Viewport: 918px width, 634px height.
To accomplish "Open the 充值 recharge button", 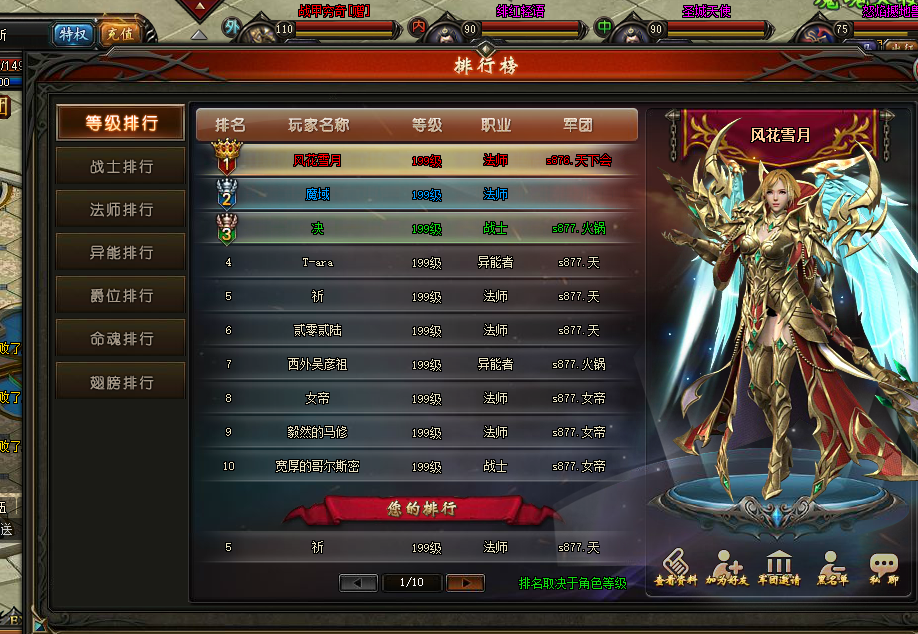I will tap(120, 34).
